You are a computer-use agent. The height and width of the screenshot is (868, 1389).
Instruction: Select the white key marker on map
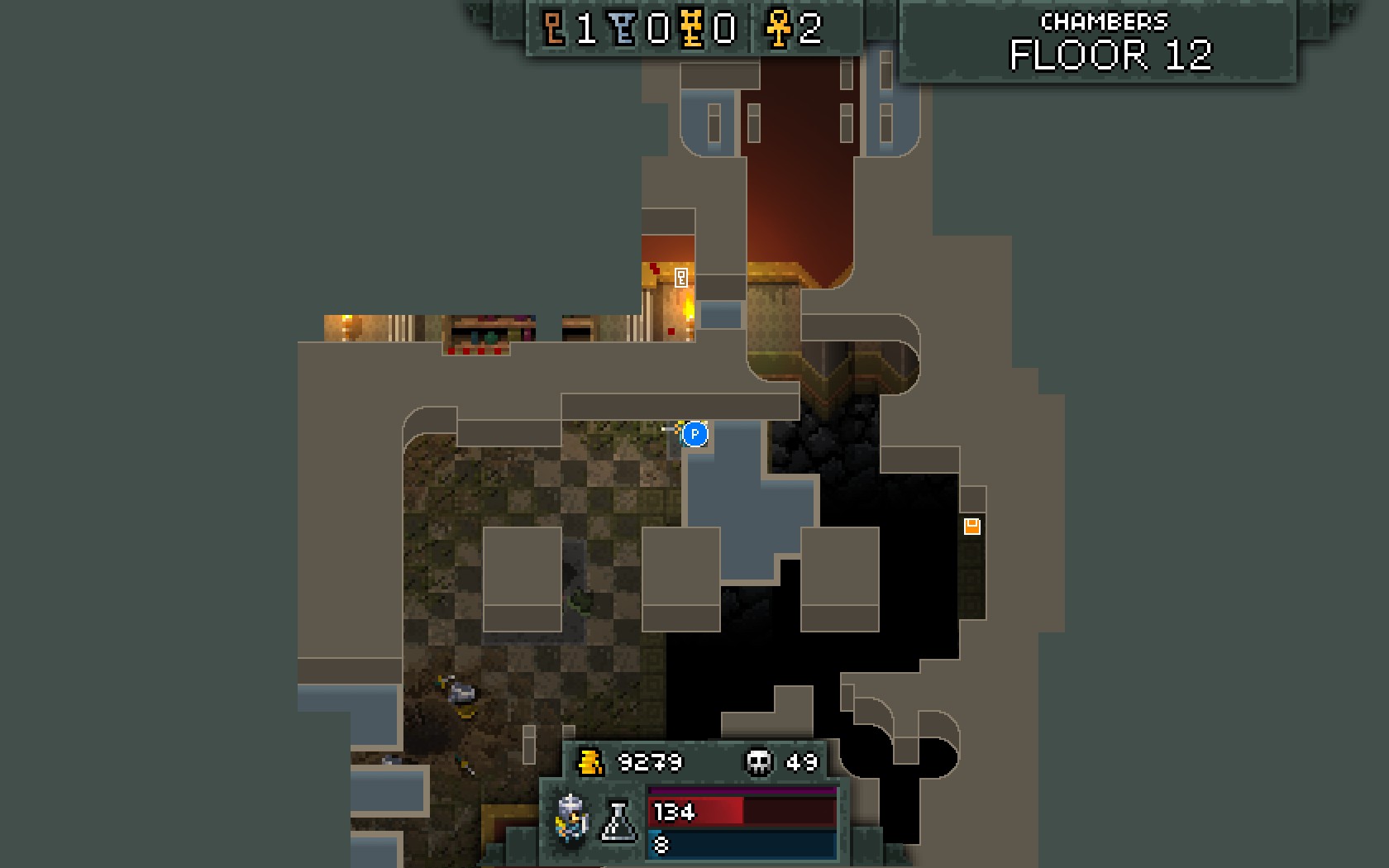pyautogui.click(x=681, y=278)
